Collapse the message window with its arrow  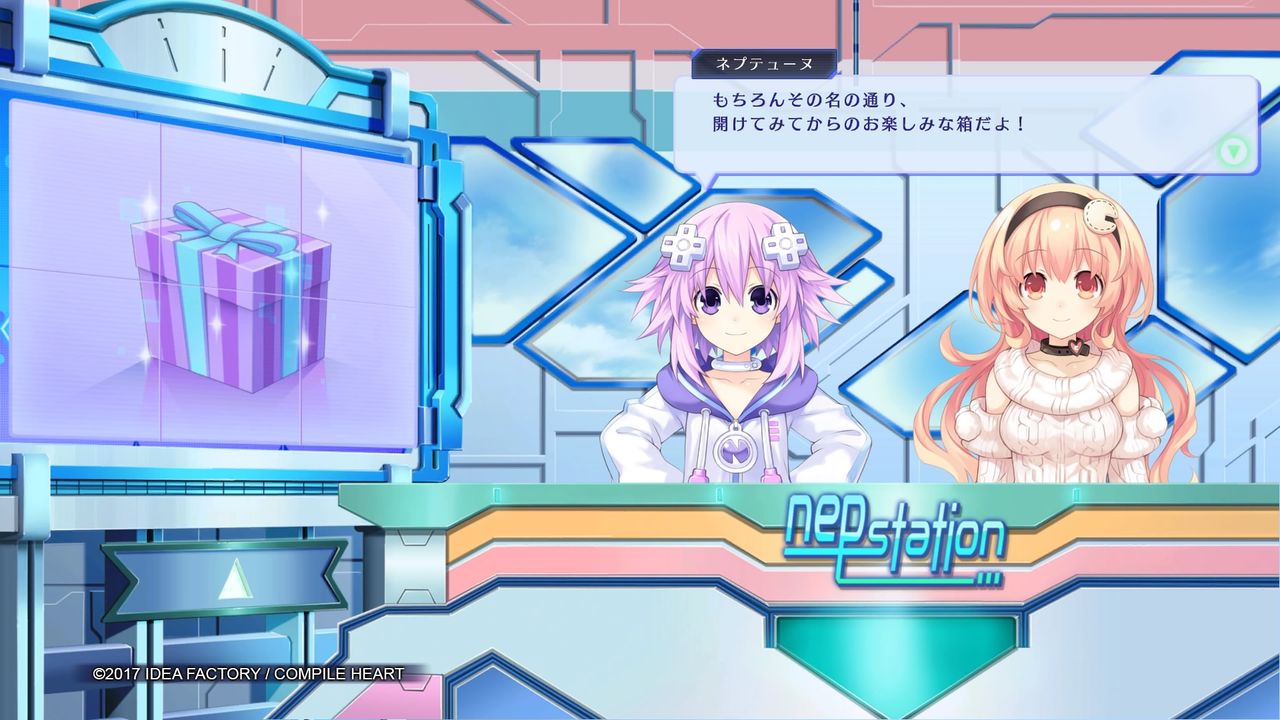click(1235, 150)
